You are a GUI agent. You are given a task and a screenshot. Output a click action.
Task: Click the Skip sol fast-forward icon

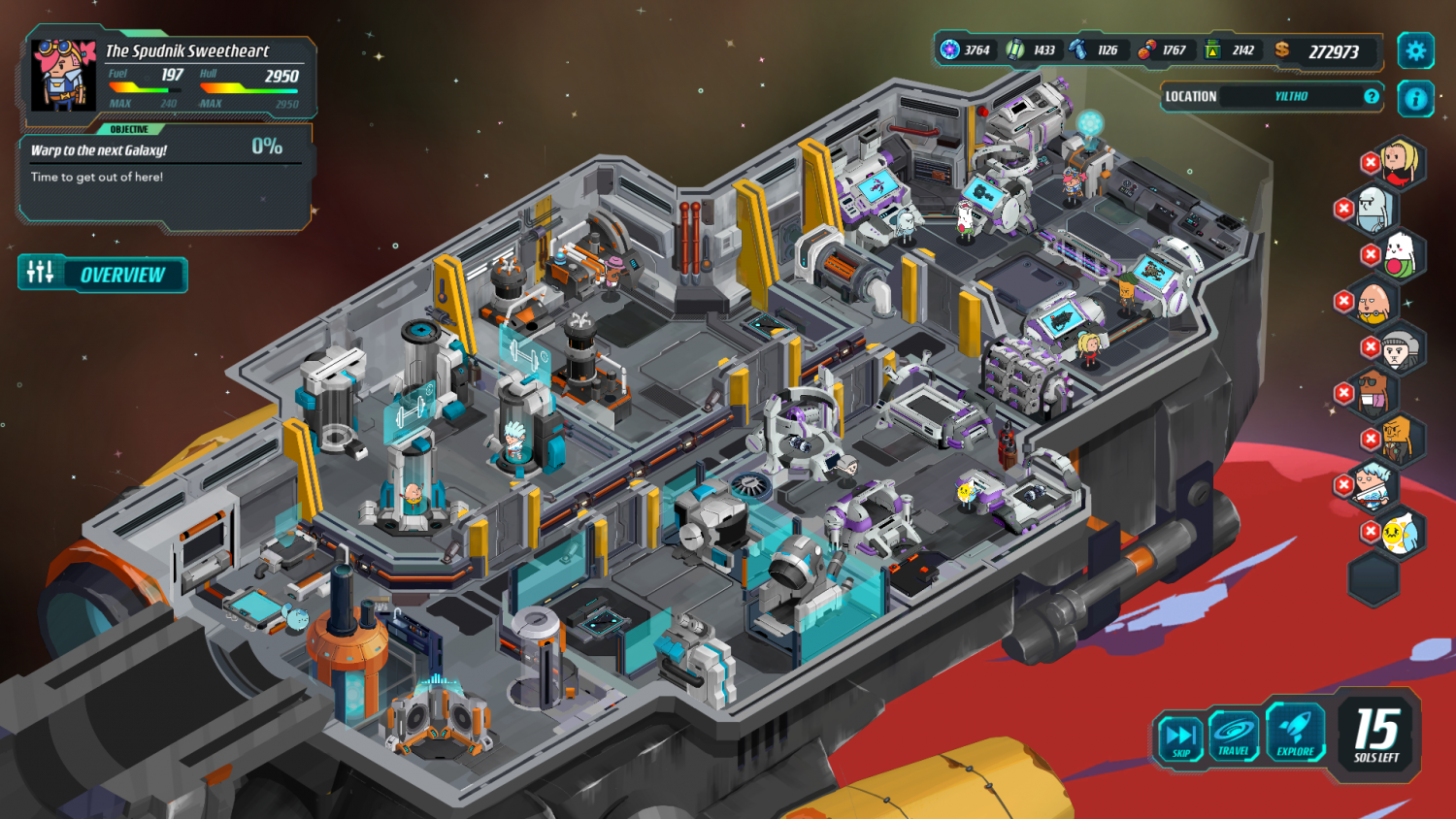1179,735
